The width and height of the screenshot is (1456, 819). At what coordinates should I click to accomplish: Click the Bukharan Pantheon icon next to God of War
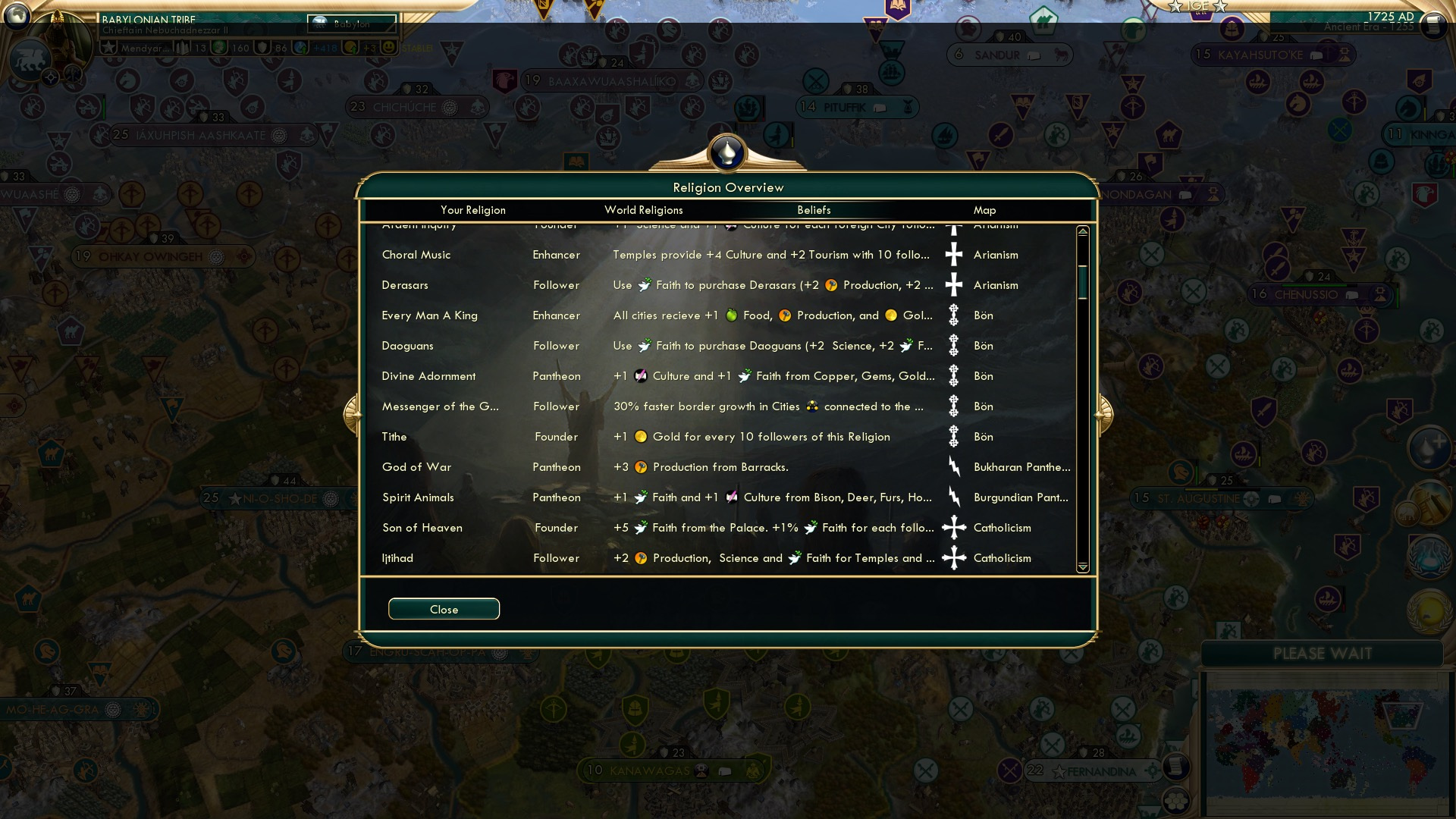point(953,466)
